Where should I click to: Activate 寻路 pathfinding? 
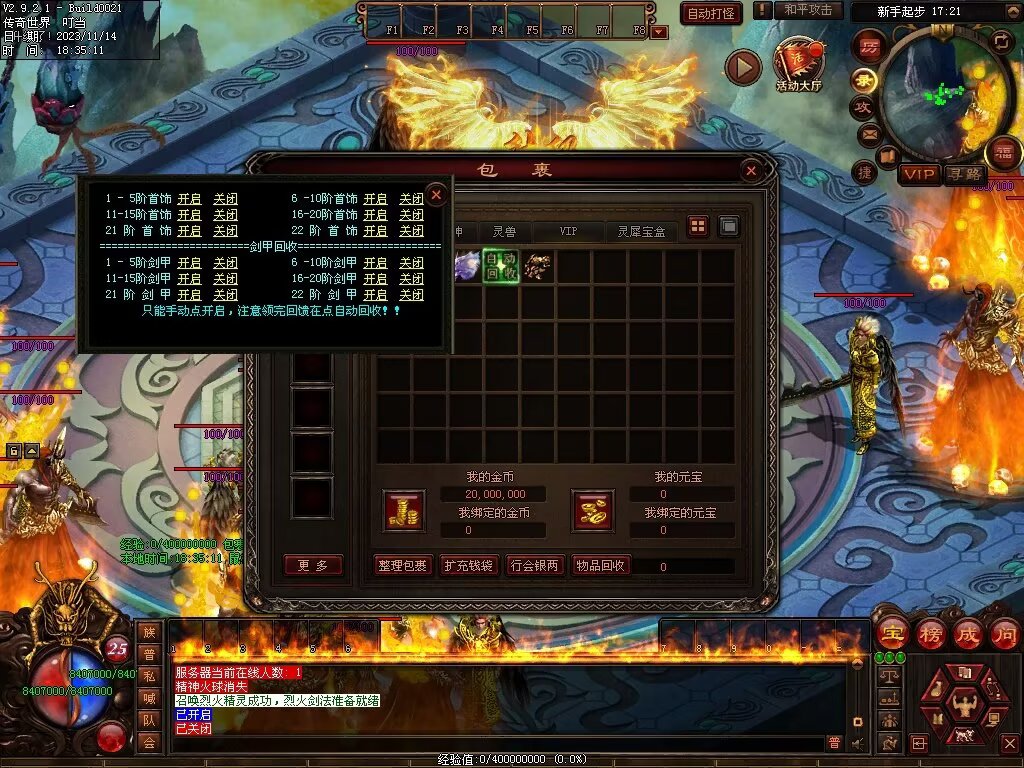(966, 174)
